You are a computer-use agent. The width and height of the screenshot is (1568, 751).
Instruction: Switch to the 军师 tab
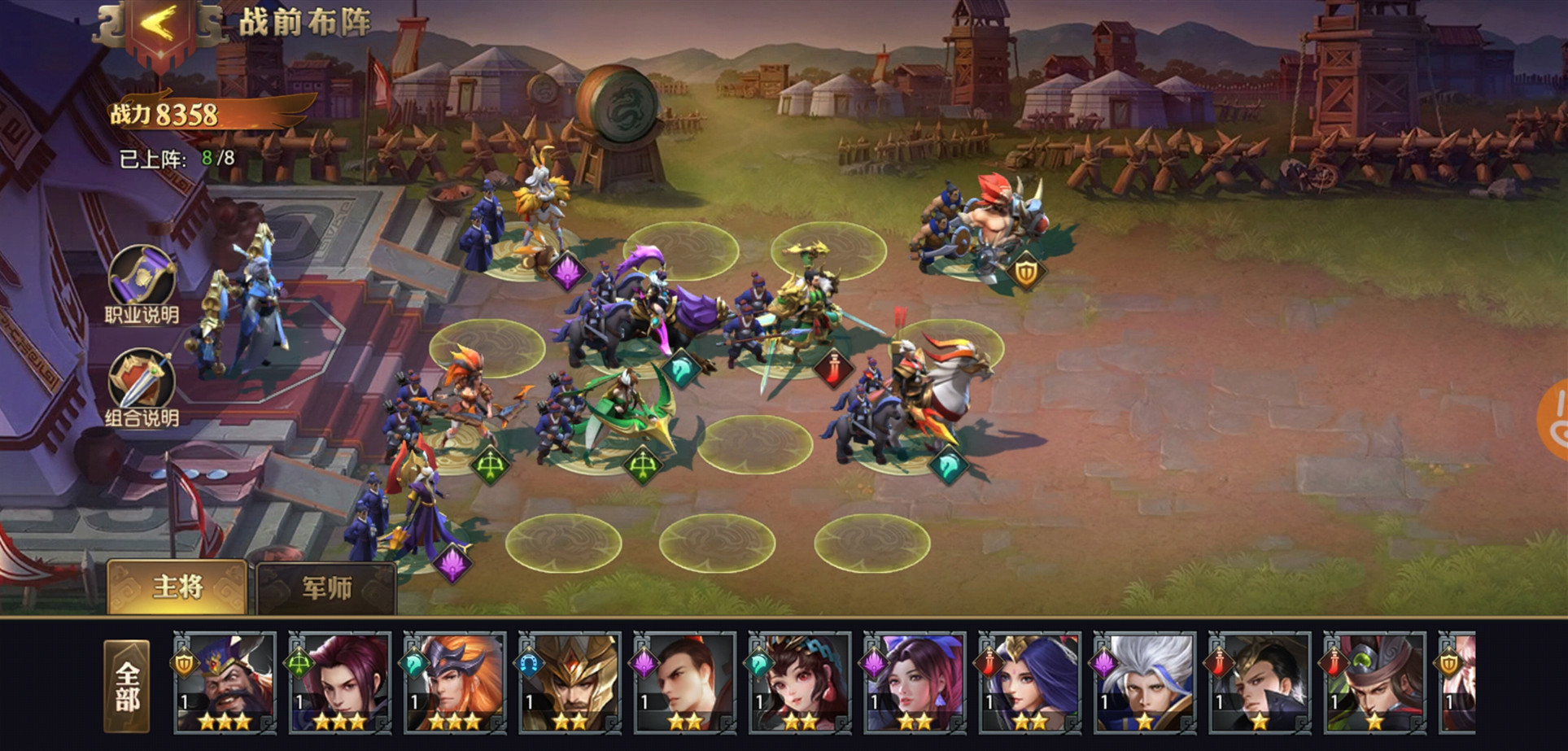326,587
